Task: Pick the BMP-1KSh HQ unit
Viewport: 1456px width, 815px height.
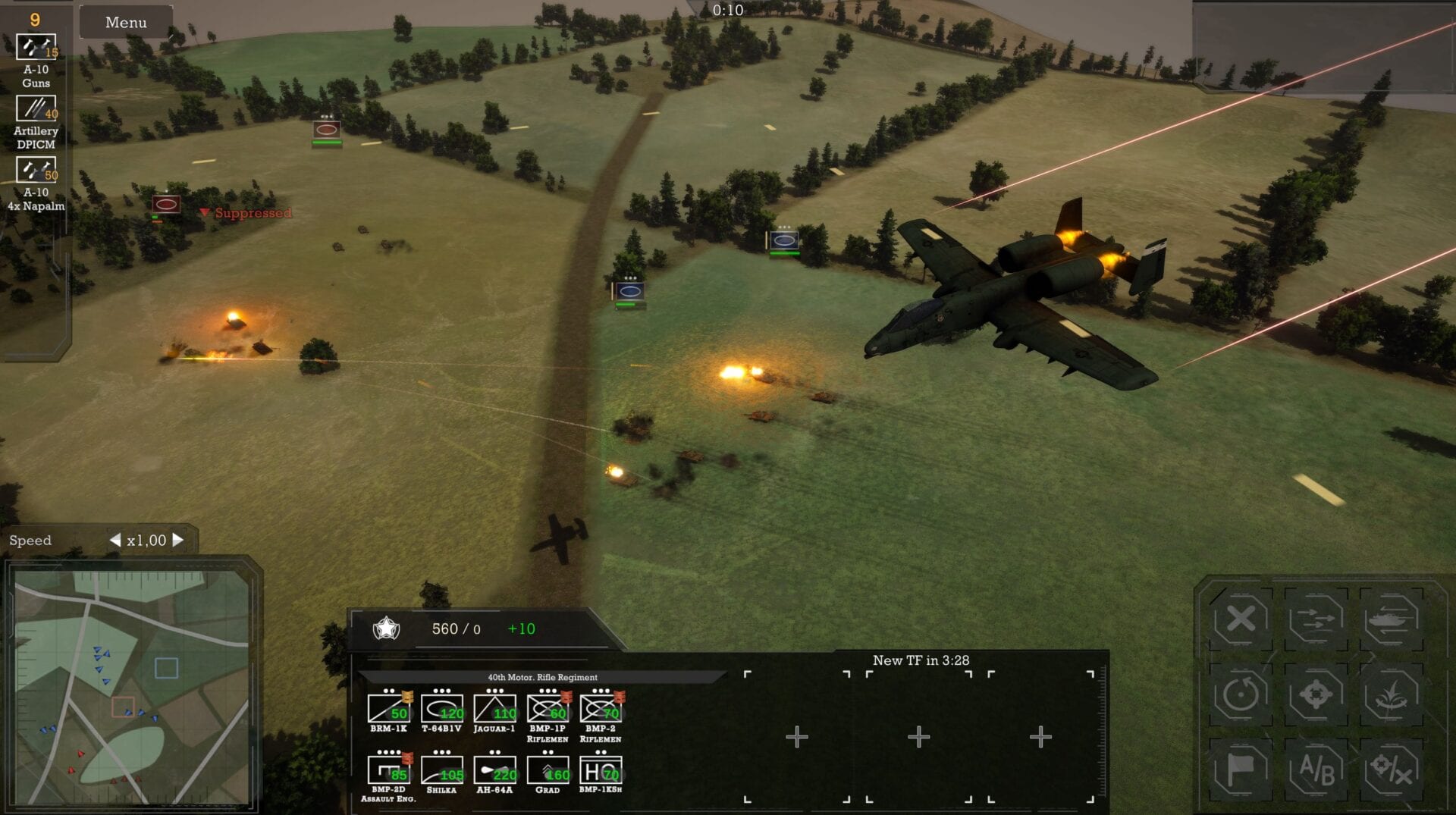Action: tap(601, 771)
